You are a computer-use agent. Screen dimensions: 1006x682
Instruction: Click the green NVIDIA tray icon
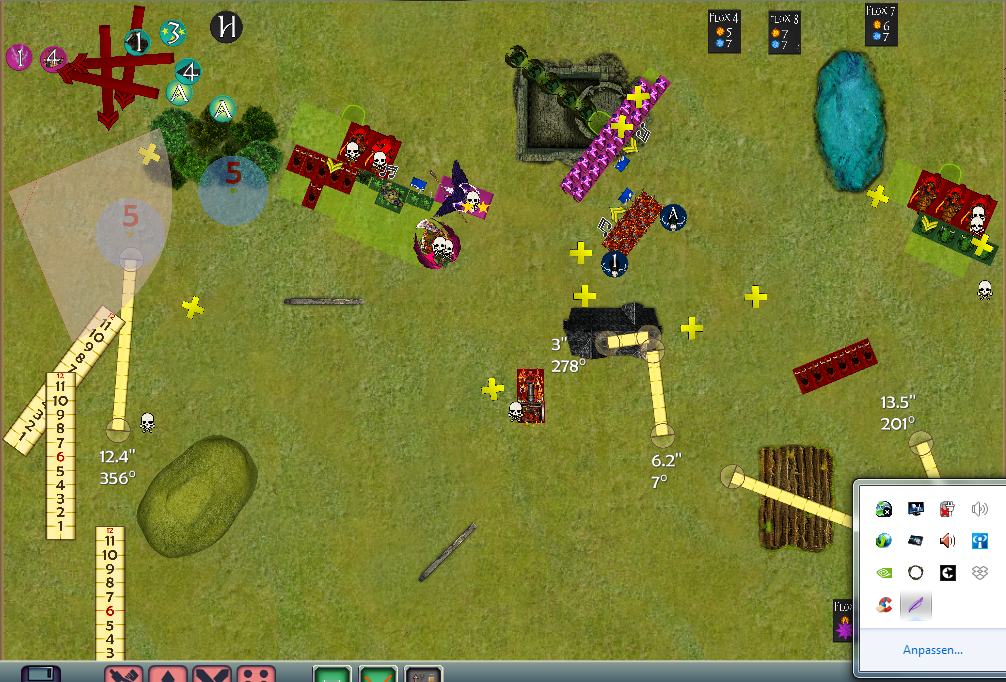[884, 573]
